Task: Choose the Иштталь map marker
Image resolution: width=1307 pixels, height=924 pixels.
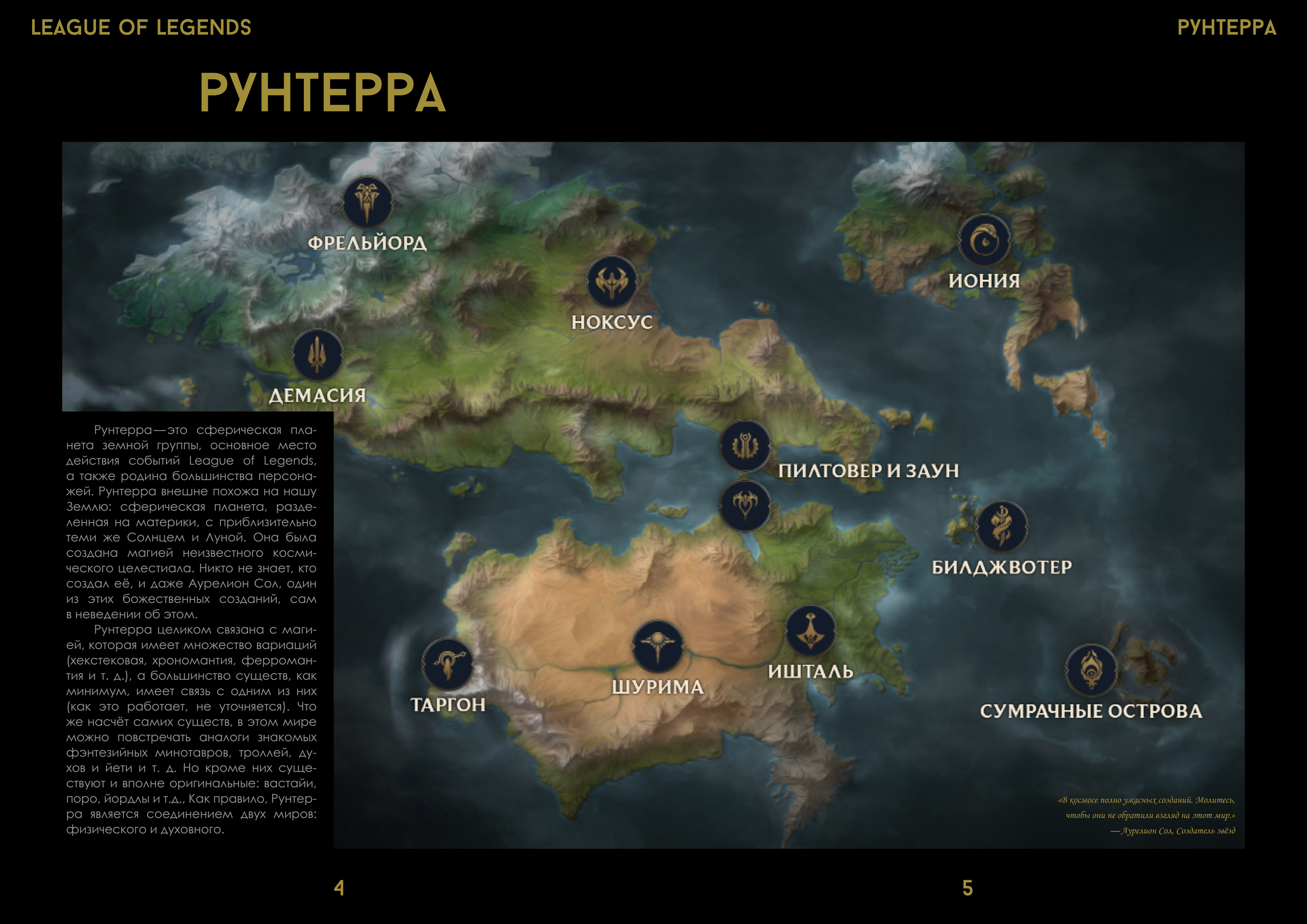Action: (x=810, y=631)
